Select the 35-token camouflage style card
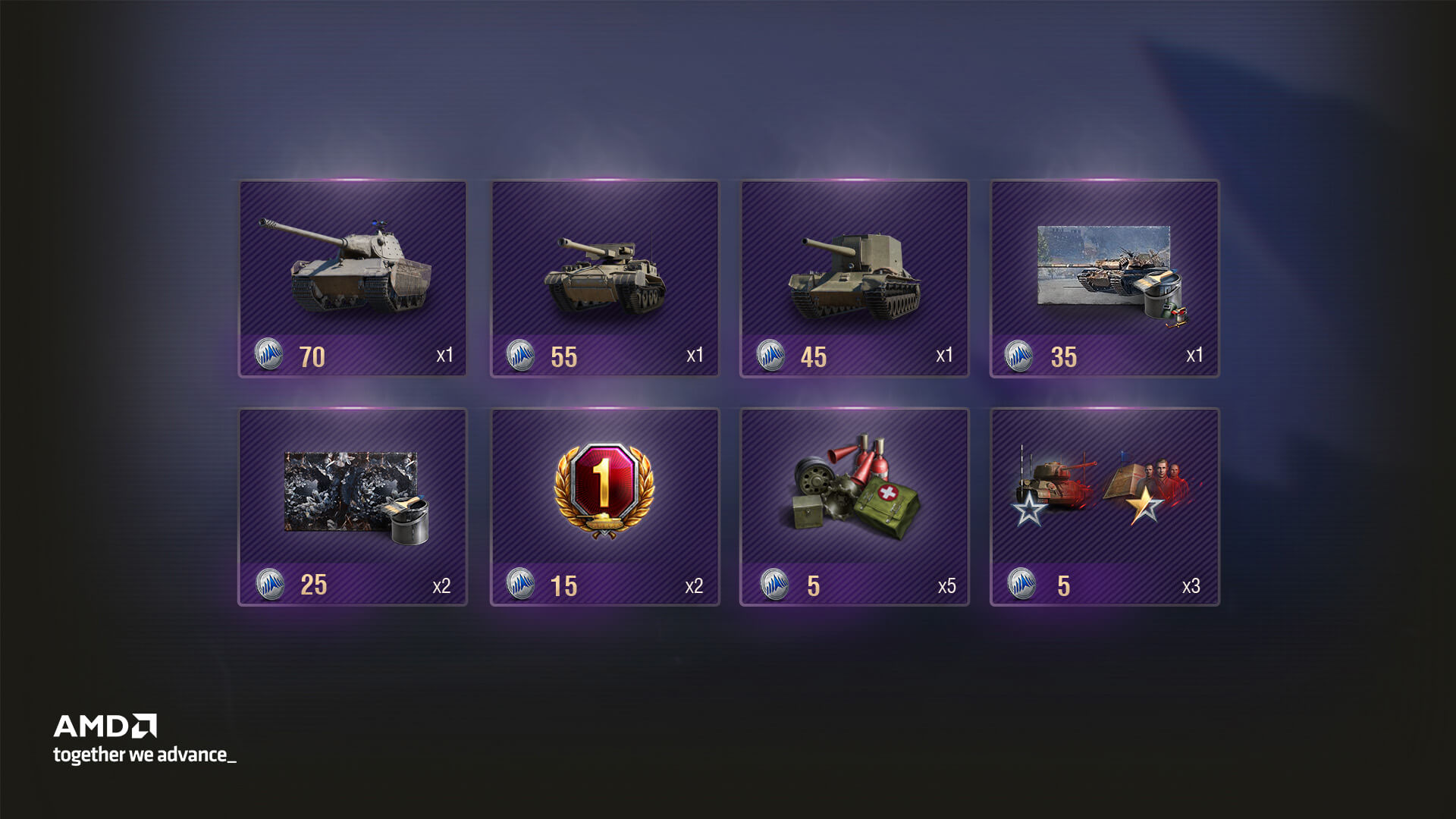Image resolution: width=1456 pixels, height=819 pixels. [1105, 278]
